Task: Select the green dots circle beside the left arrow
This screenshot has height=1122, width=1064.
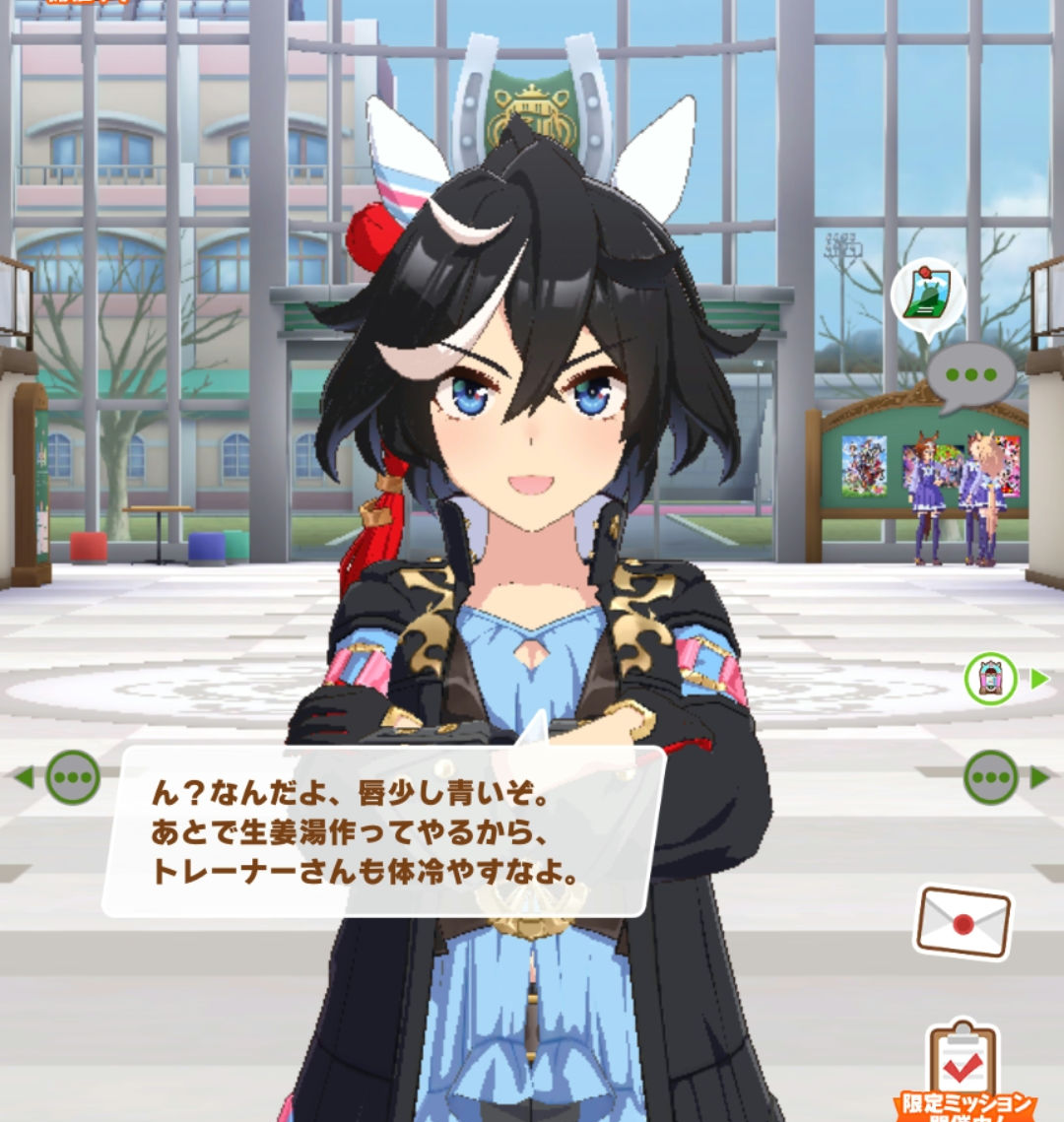Action: pos(73,777)
